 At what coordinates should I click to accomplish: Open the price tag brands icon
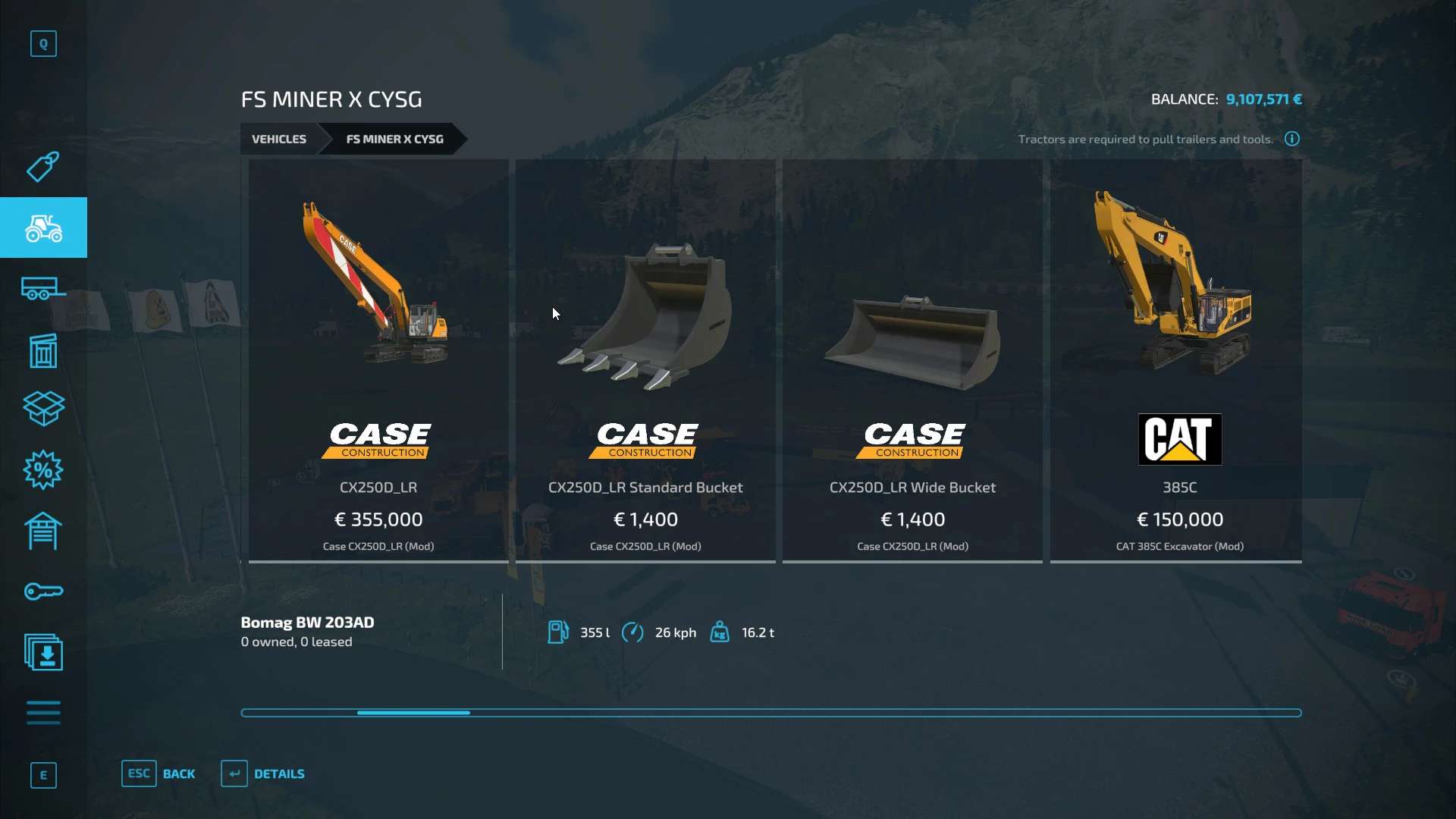tap(43, 167)
